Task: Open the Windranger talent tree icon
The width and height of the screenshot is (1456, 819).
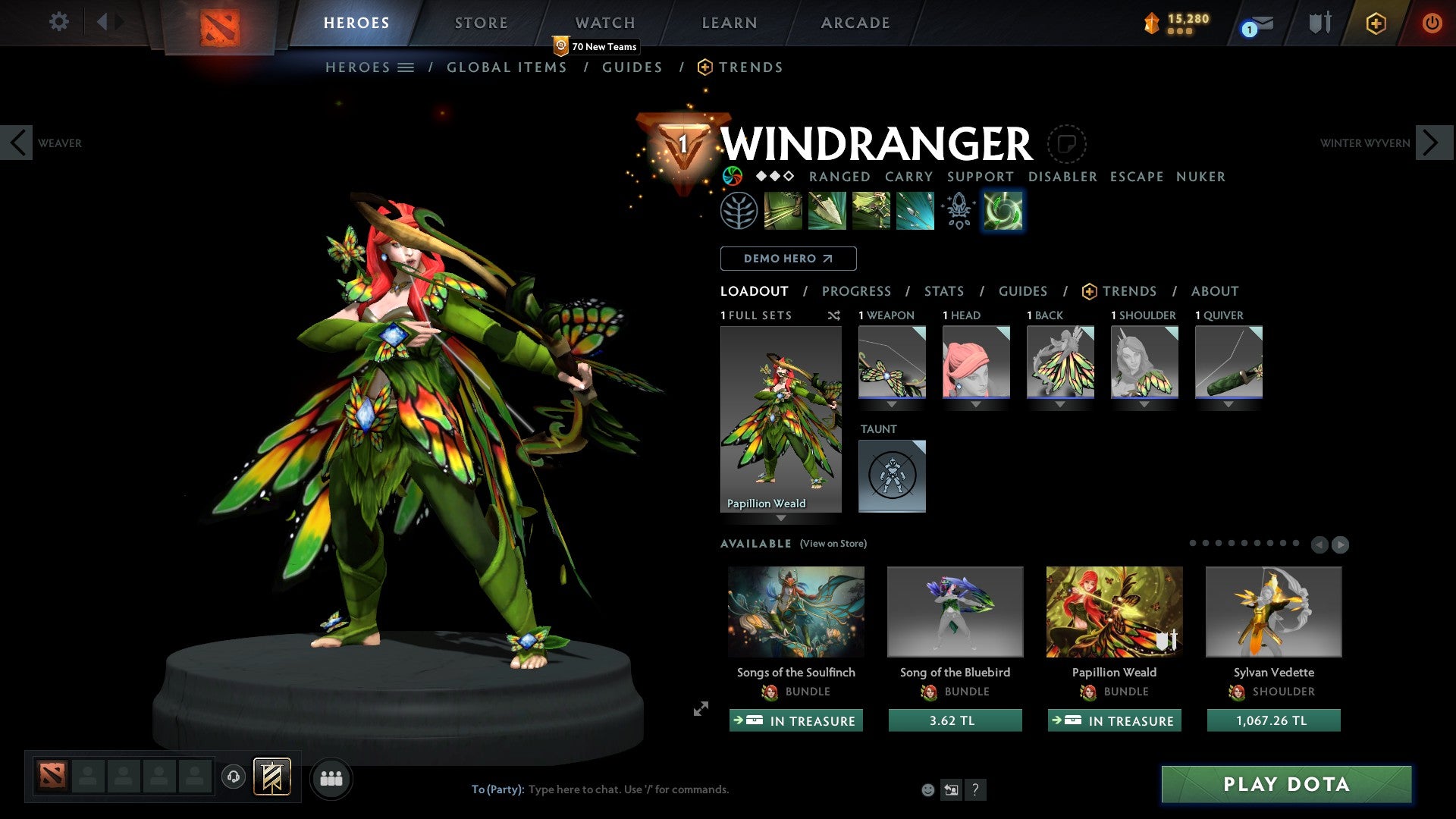Action: tap(738, 211)
